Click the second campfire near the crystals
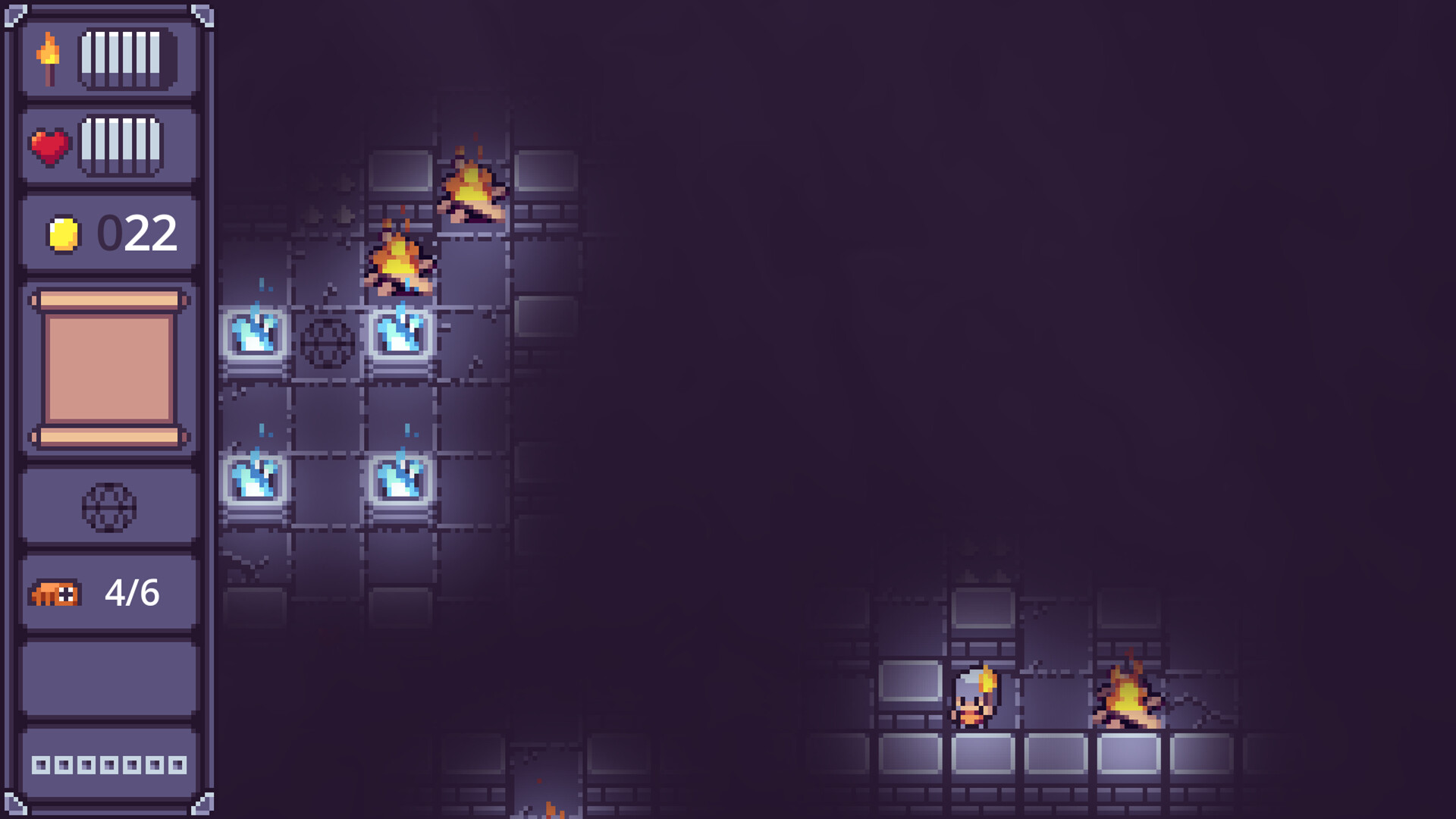 (x=400, y=256)
